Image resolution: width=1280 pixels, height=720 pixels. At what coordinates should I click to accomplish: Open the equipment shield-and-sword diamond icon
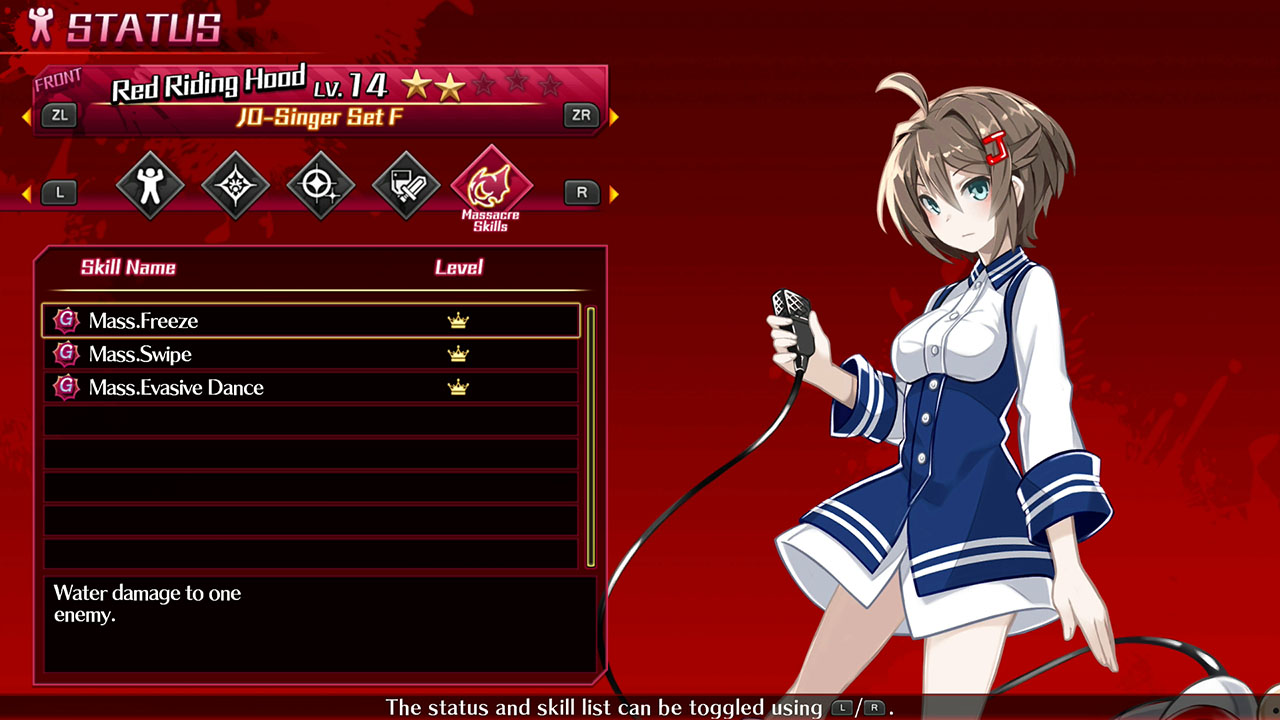(x=404, y=185)
